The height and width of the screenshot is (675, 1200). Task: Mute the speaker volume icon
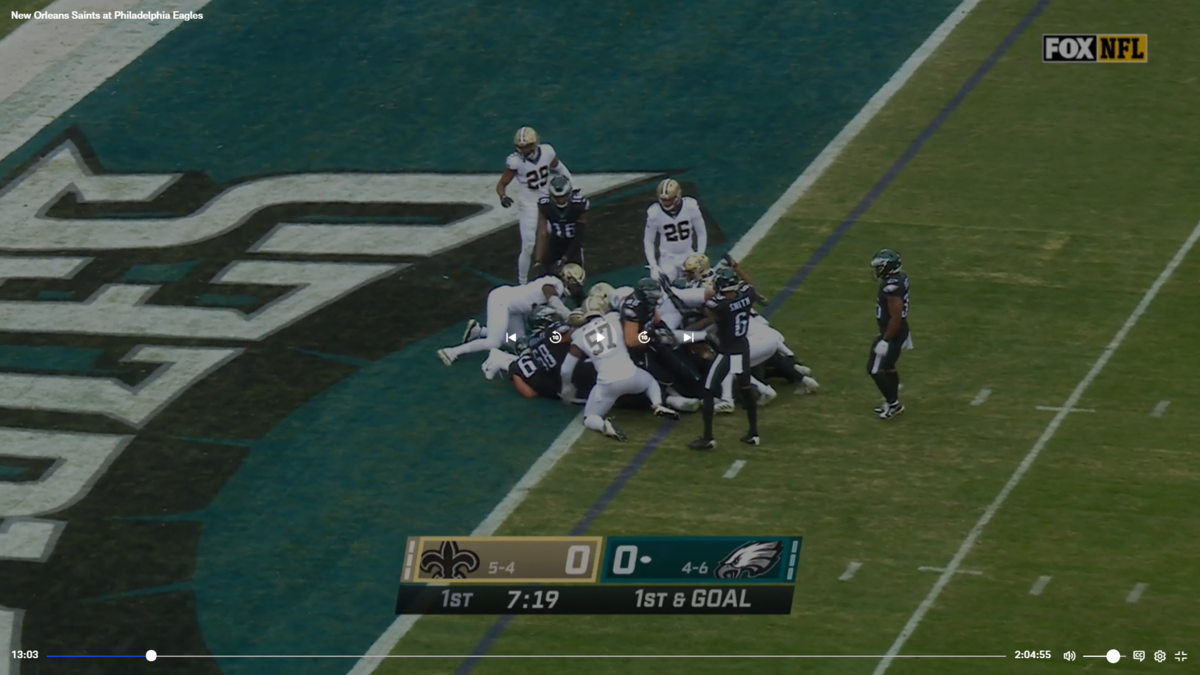1069,656
